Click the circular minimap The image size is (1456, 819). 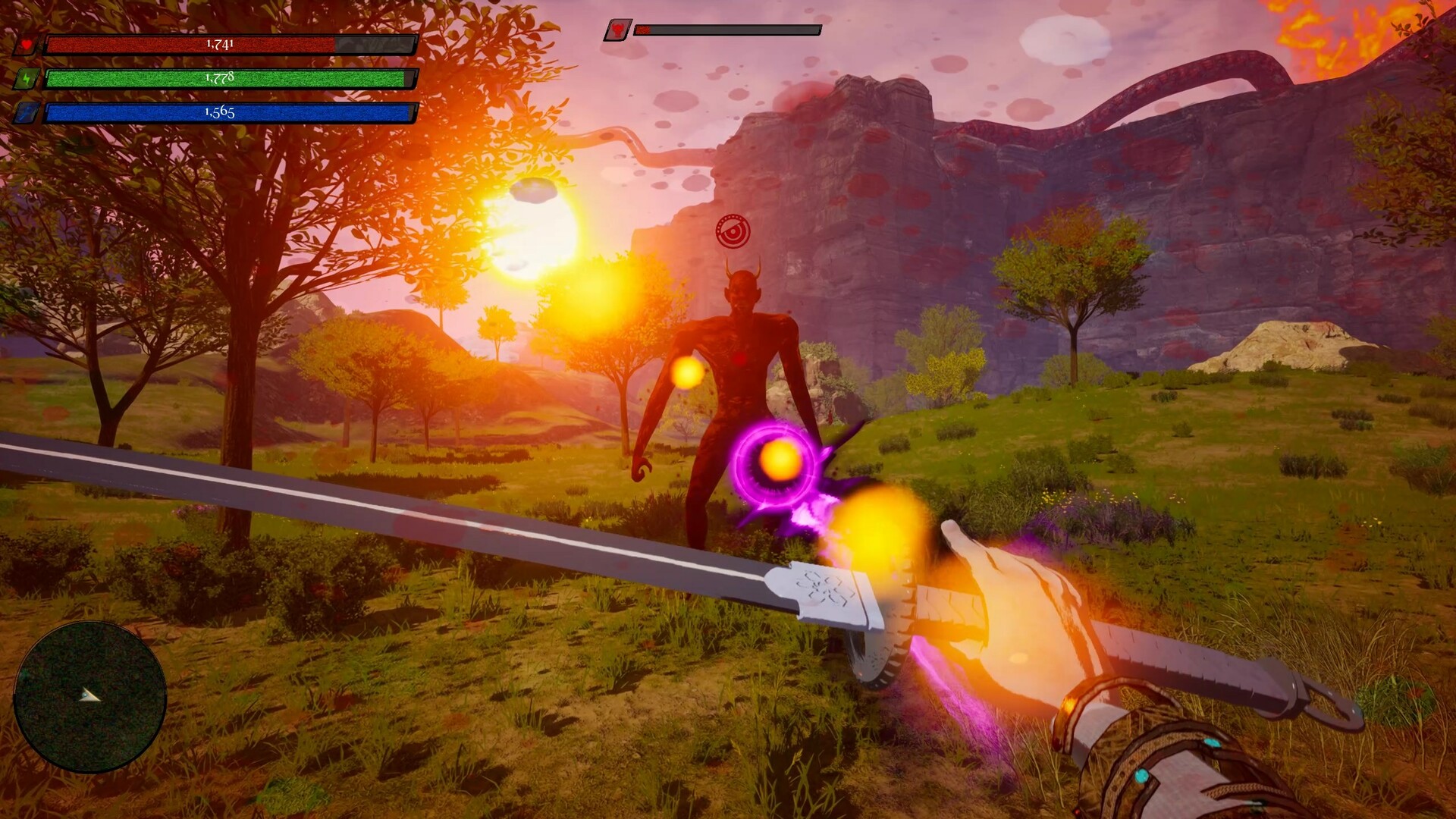point(89,695)
